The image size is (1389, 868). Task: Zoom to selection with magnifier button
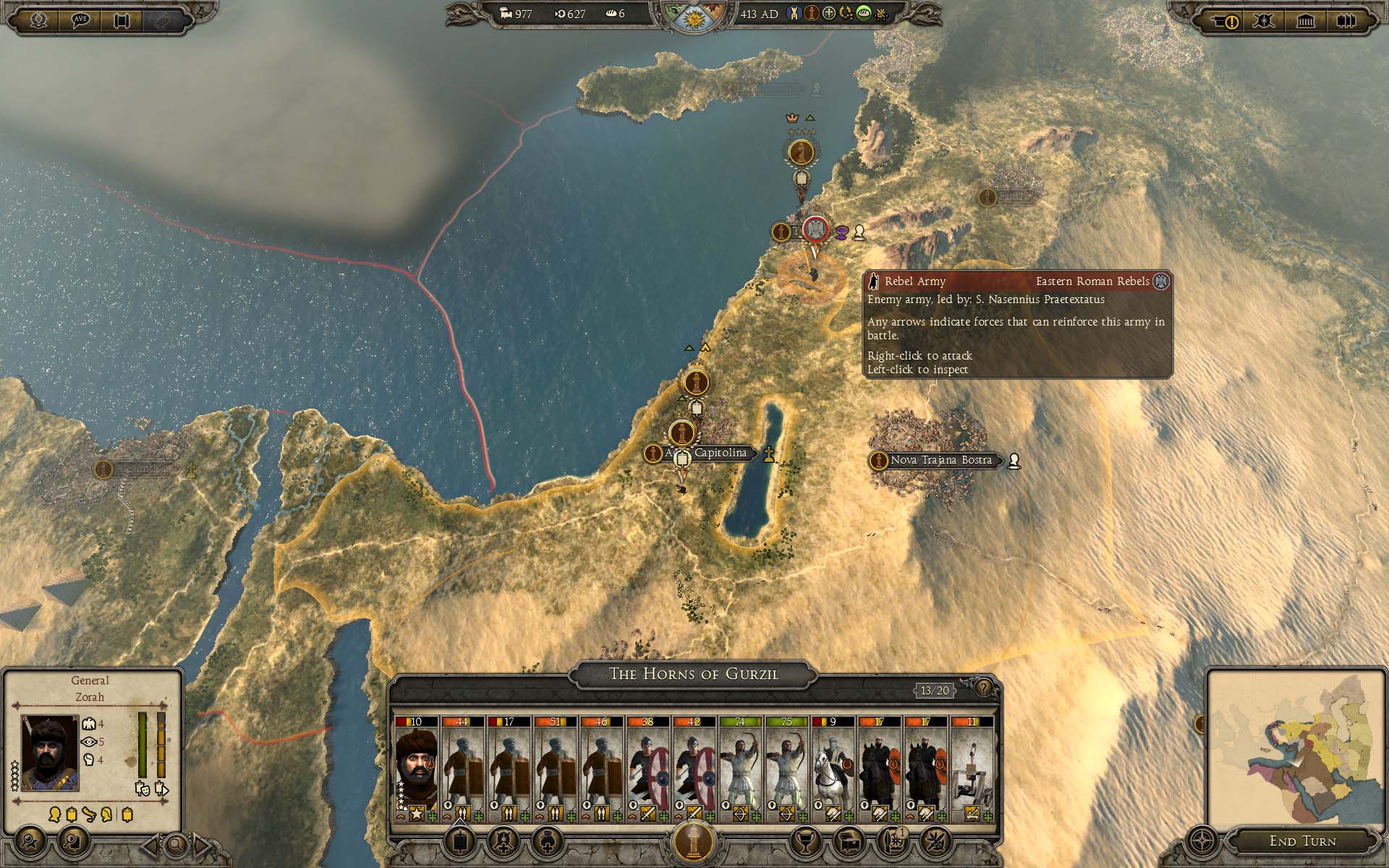tap(175, 843)
